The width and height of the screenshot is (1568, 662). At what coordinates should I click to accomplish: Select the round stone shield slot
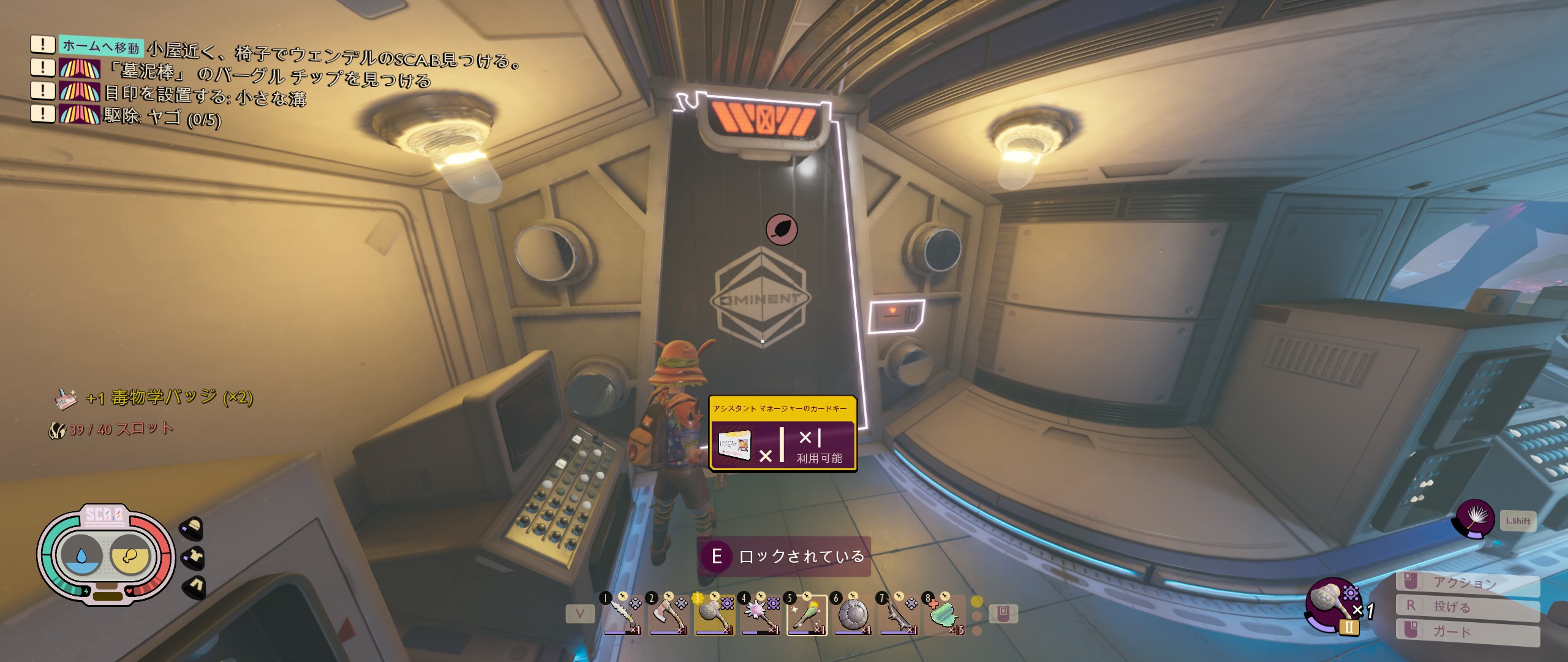coord(853,615)
